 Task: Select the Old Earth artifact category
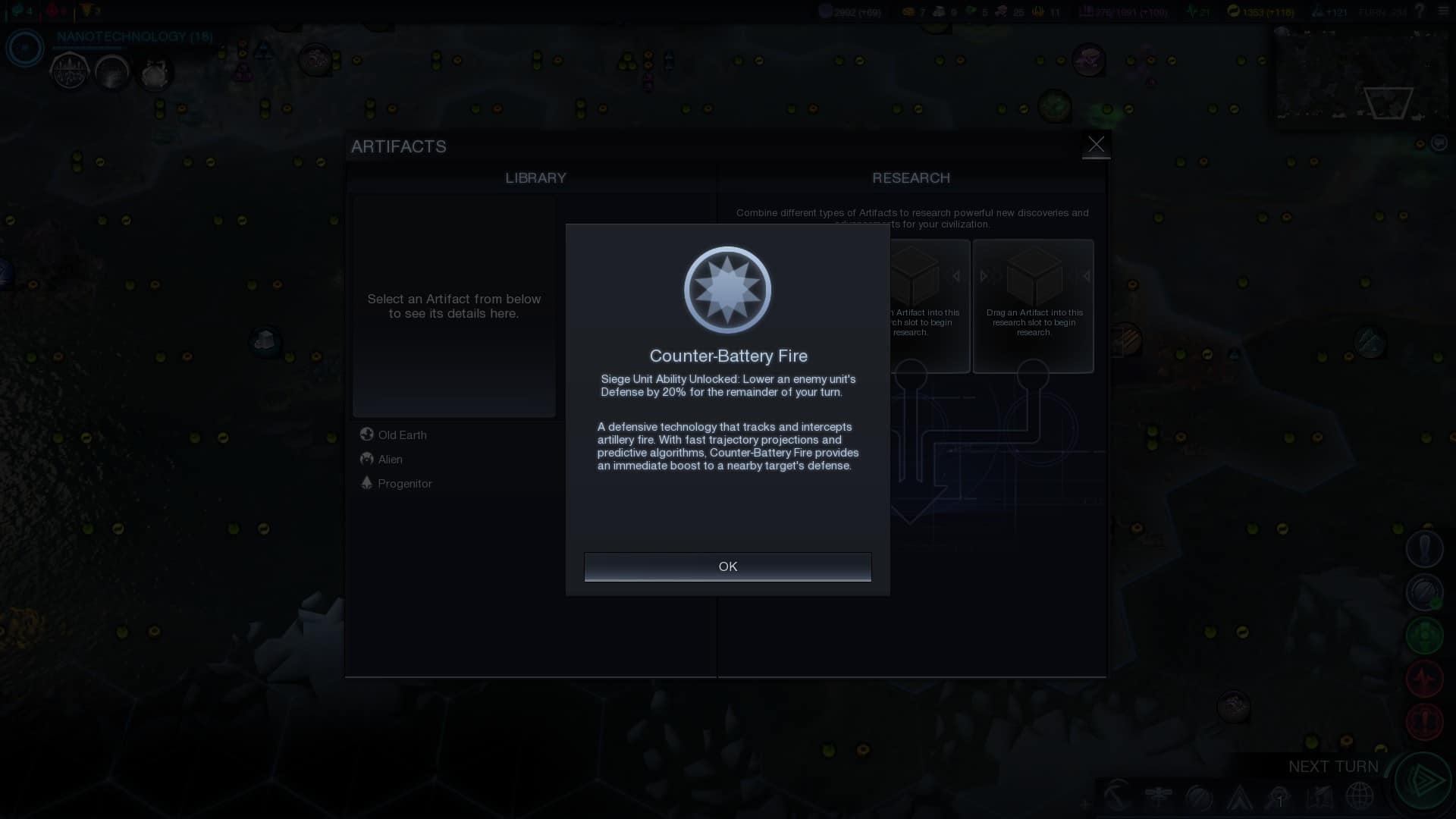[x=402, y=435]
